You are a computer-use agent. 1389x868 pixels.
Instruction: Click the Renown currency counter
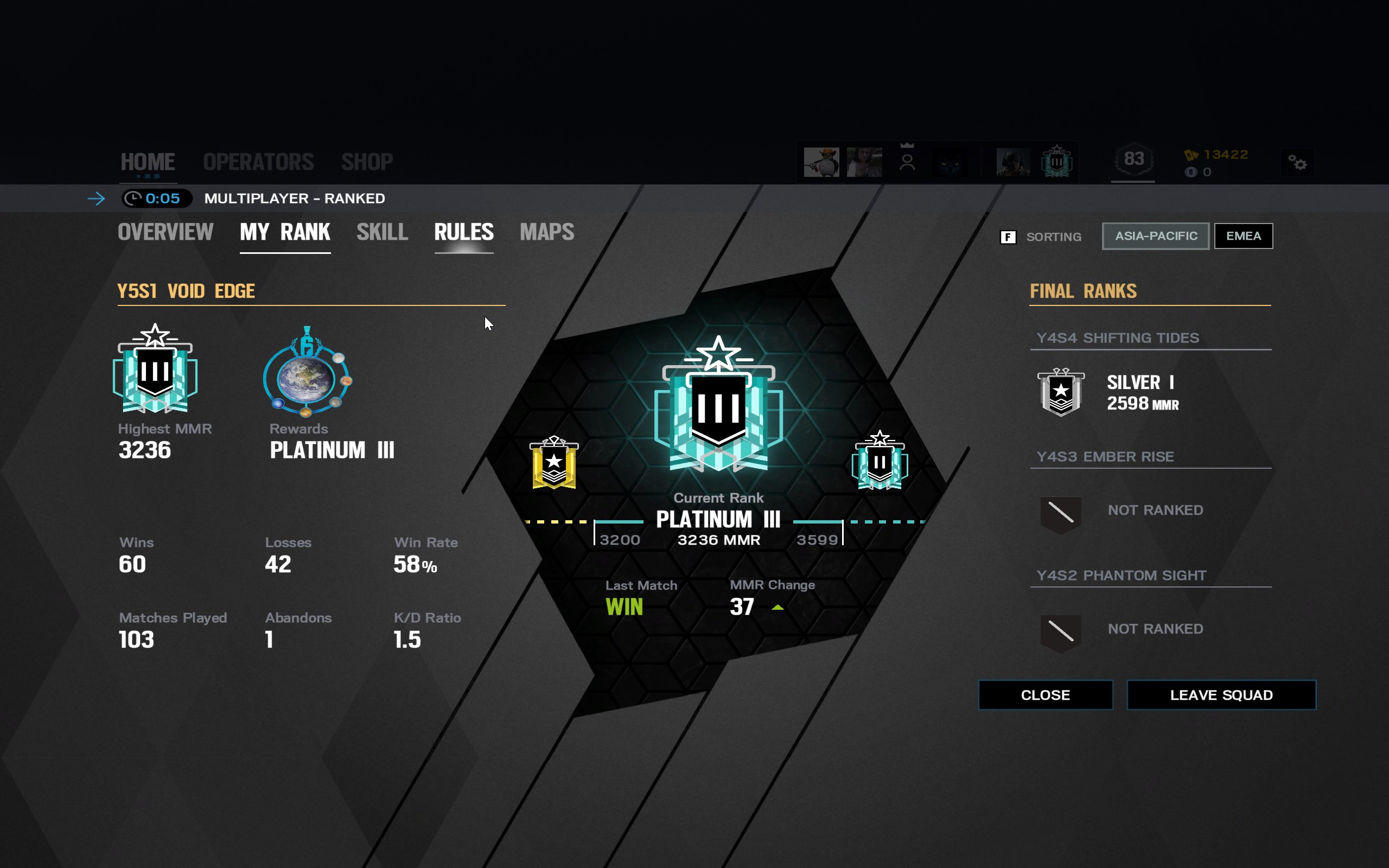[x=1218, y=155]
